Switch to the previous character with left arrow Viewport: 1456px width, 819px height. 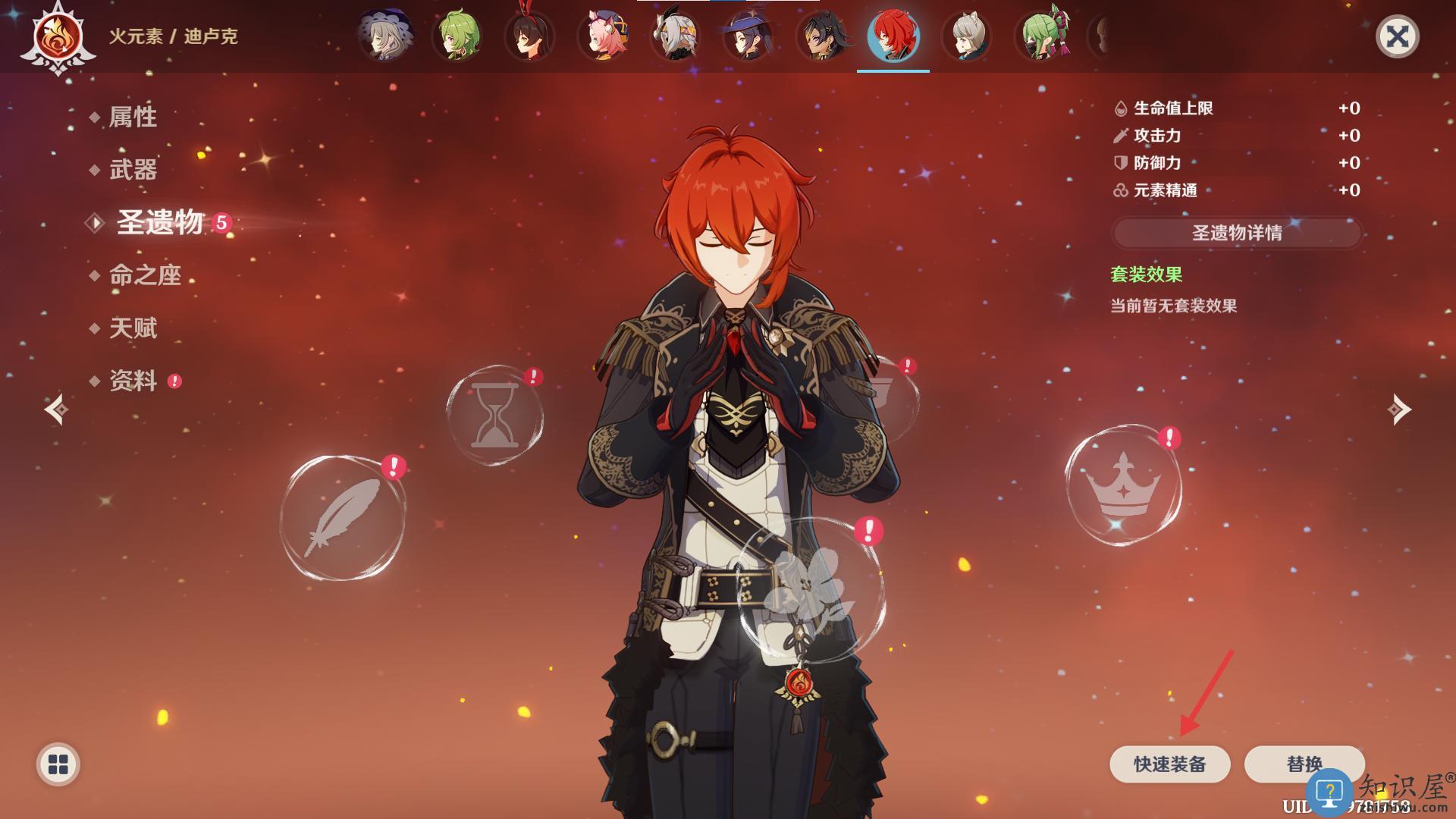coord(56,409)
